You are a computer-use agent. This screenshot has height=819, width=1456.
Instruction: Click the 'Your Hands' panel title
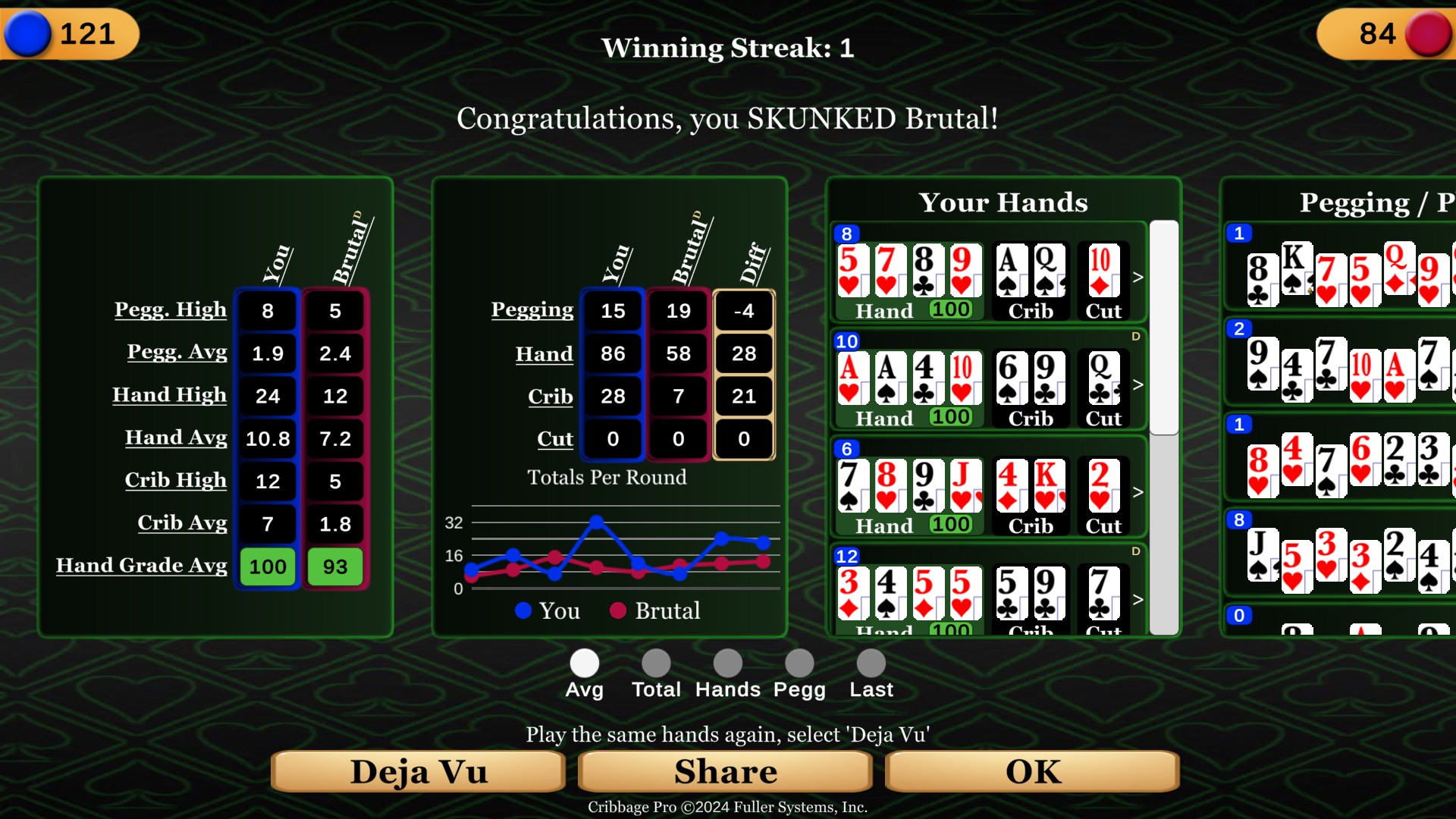pyautogui.click(x=1003, y=202)
